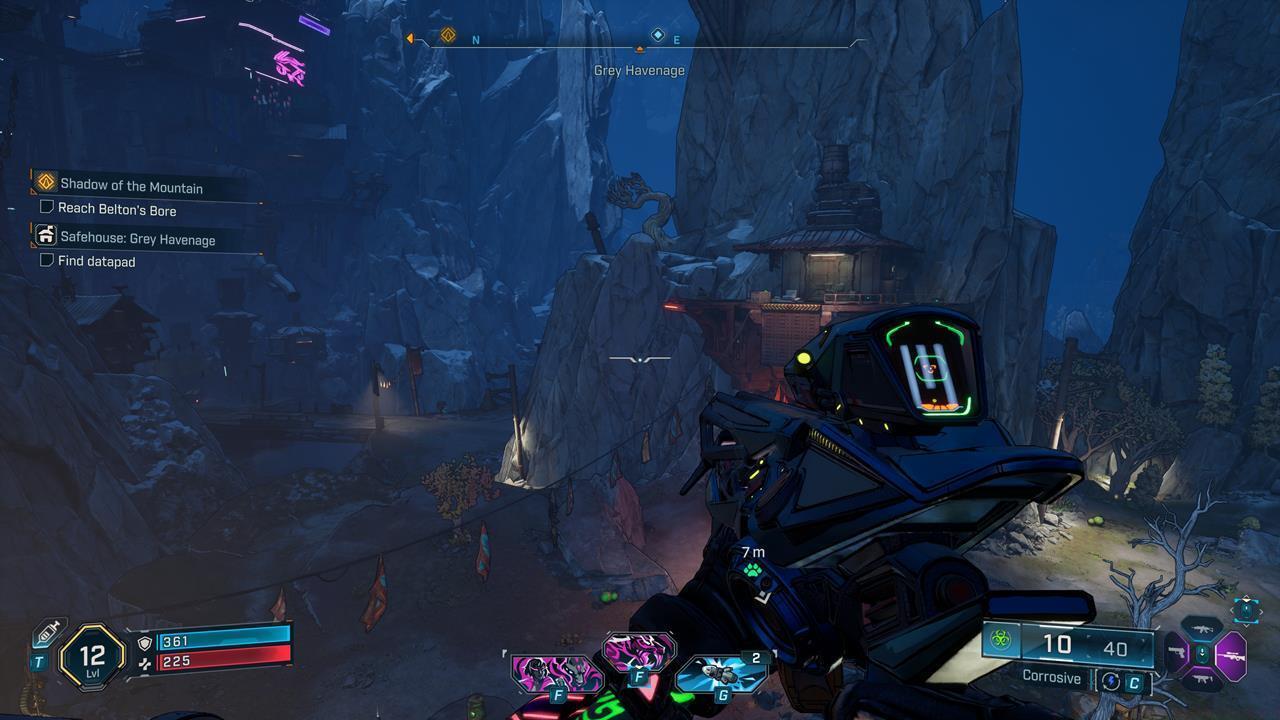Click the left arrow on the compass bar
Screen dimensions: 1280x720
pyautogui.click(x=410, y=37)
